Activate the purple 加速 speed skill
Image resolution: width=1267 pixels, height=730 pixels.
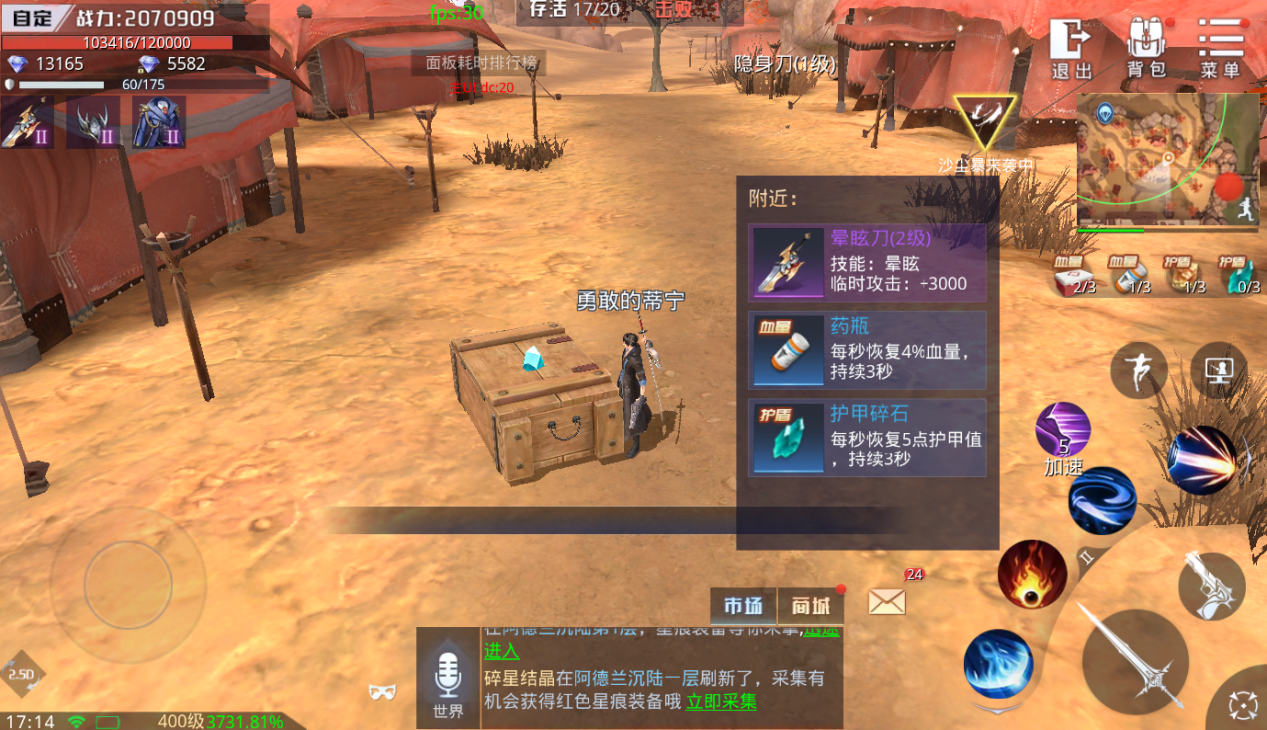(1062, 431)
